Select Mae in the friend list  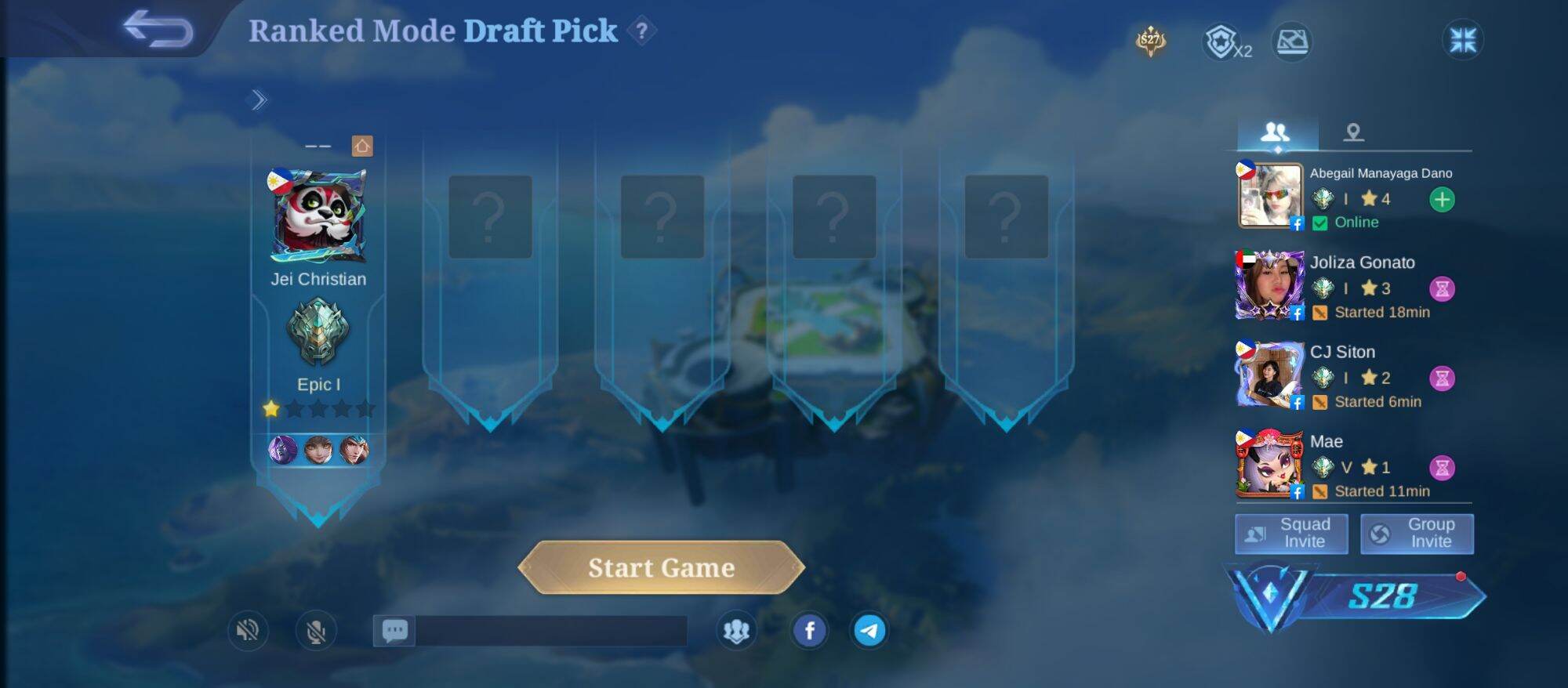pos(1327,442)
